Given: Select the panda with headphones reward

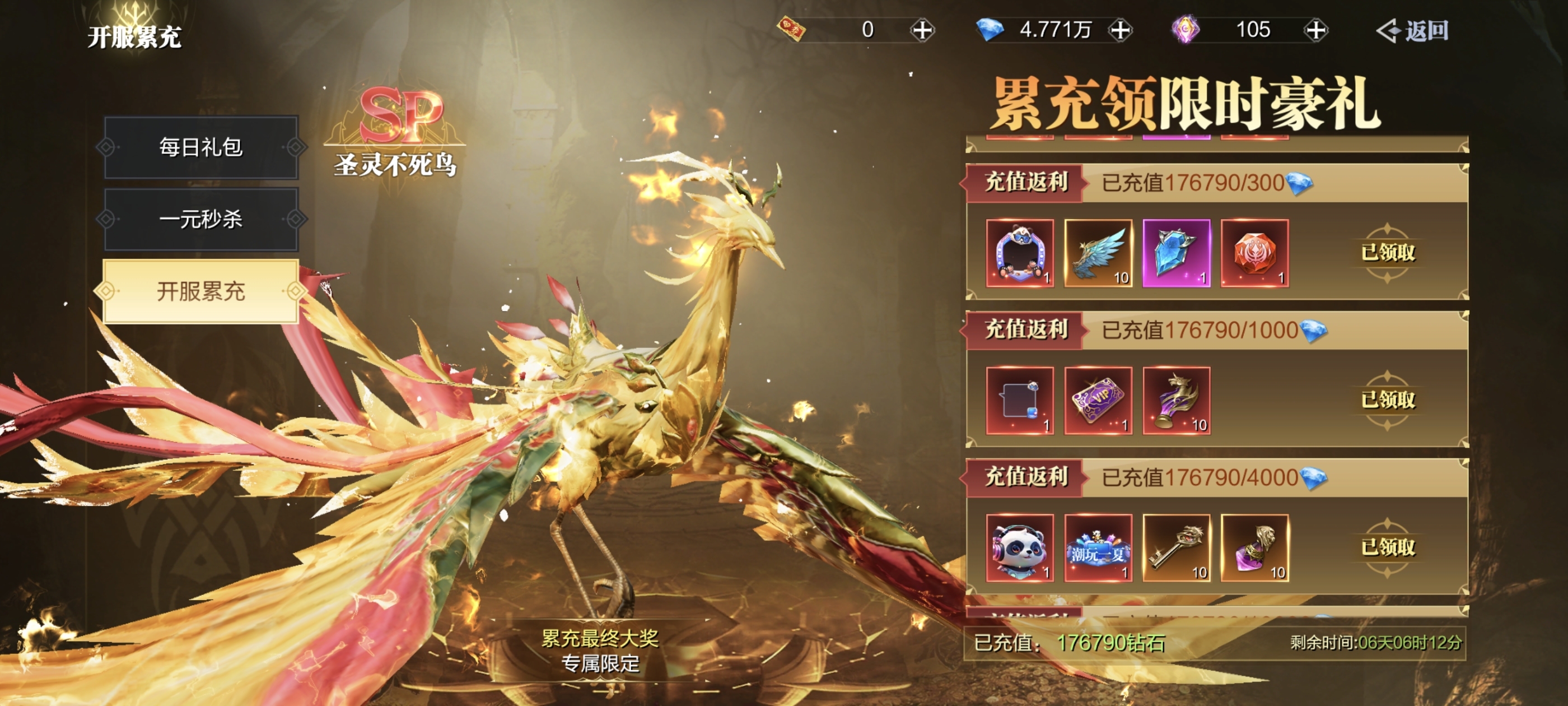Looking at the screenshot, I should (x=1020, y=547).
